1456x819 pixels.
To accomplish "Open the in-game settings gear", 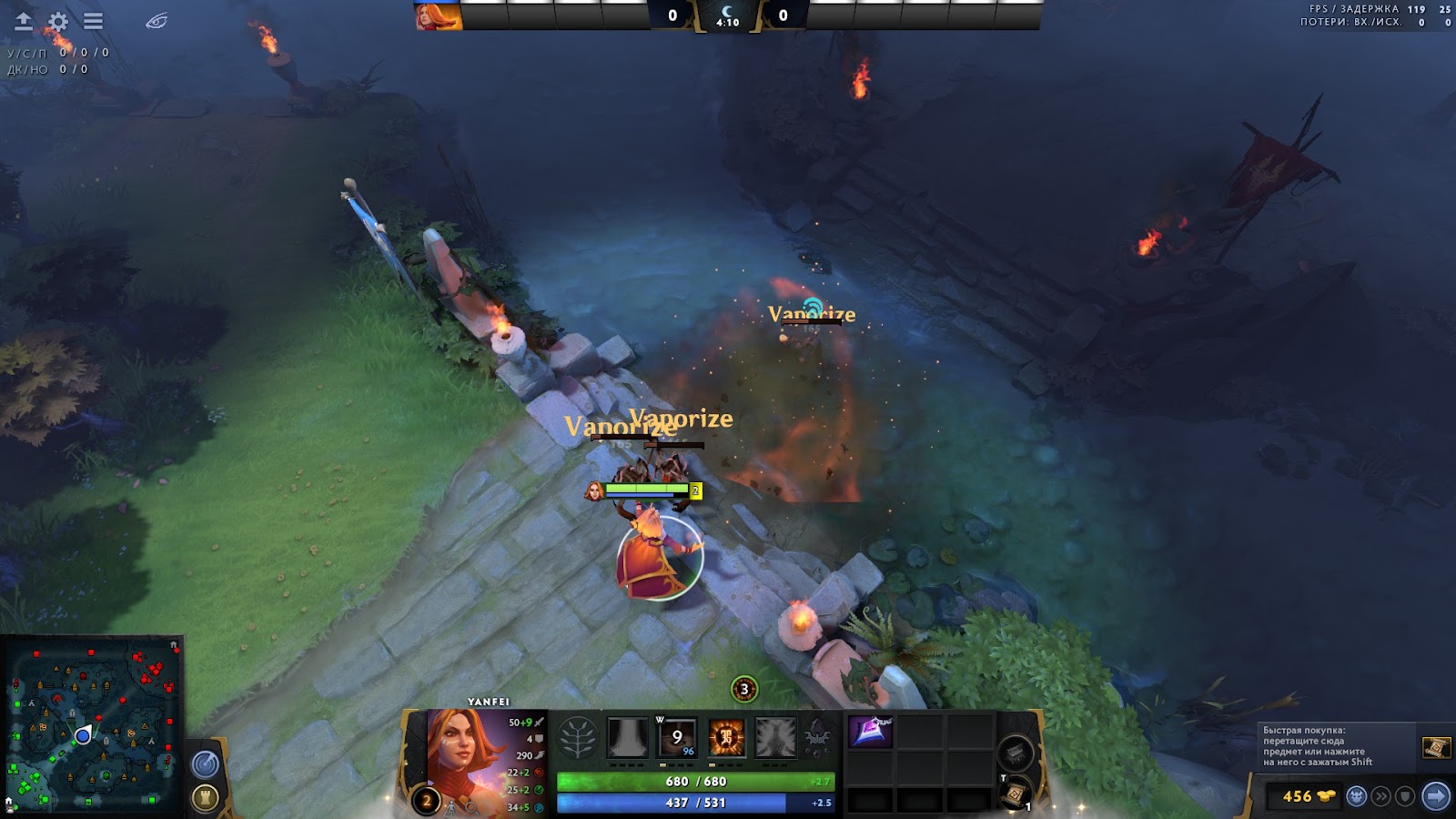I will (x=57, y=20).
